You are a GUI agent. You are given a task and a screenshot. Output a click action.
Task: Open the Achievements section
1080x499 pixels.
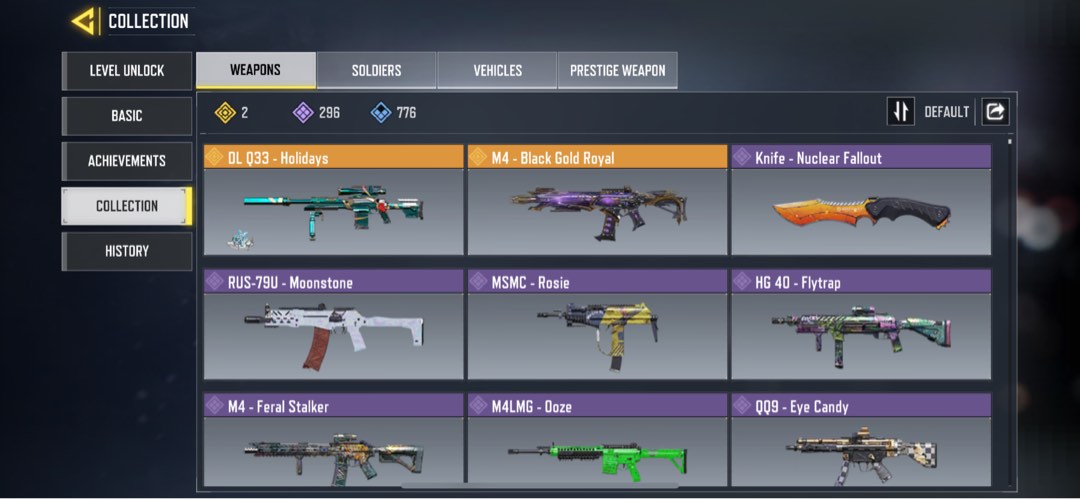pos(127,161)
